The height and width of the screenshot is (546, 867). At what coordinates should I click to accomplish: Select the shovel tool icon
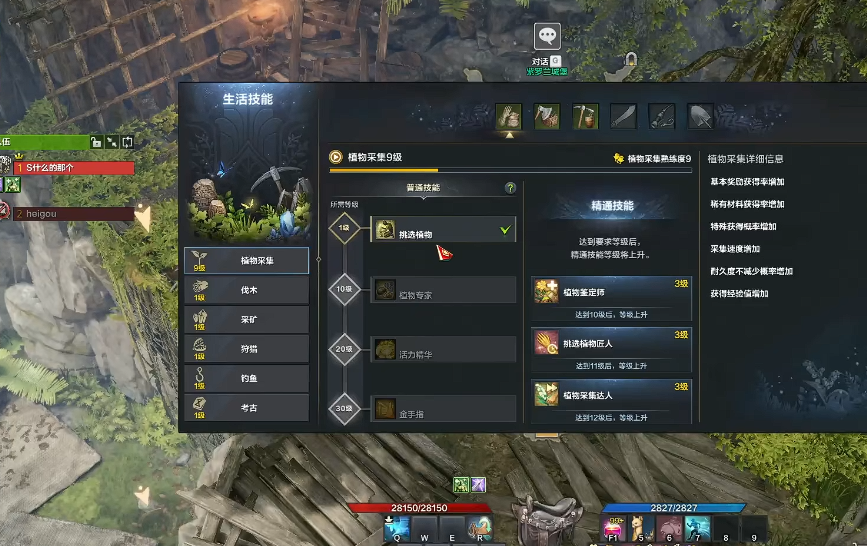(x=700, y=117)
